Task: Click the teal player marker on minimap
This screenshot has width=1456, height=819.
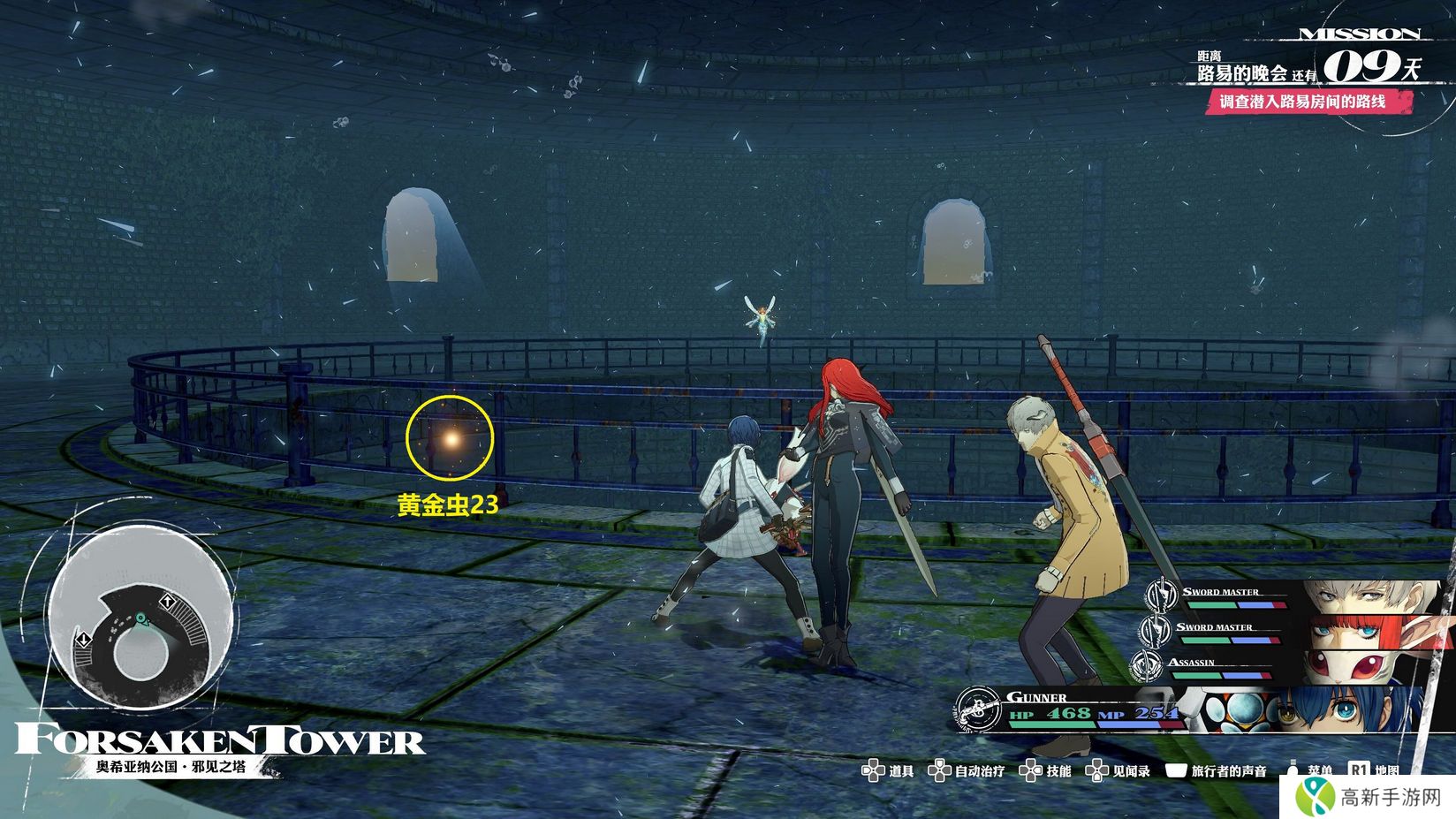Action: pos(141,619)
